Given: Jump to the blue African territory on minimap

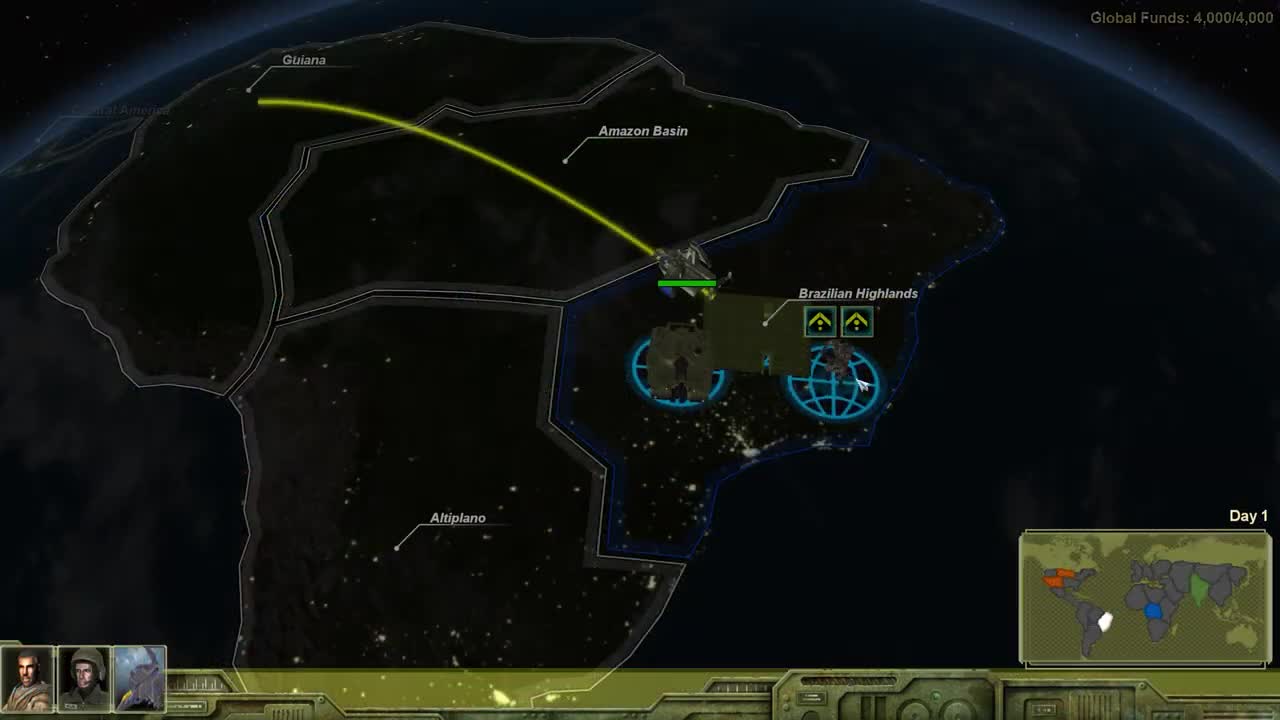Looking at the screenshot, I should [1155, 610].
